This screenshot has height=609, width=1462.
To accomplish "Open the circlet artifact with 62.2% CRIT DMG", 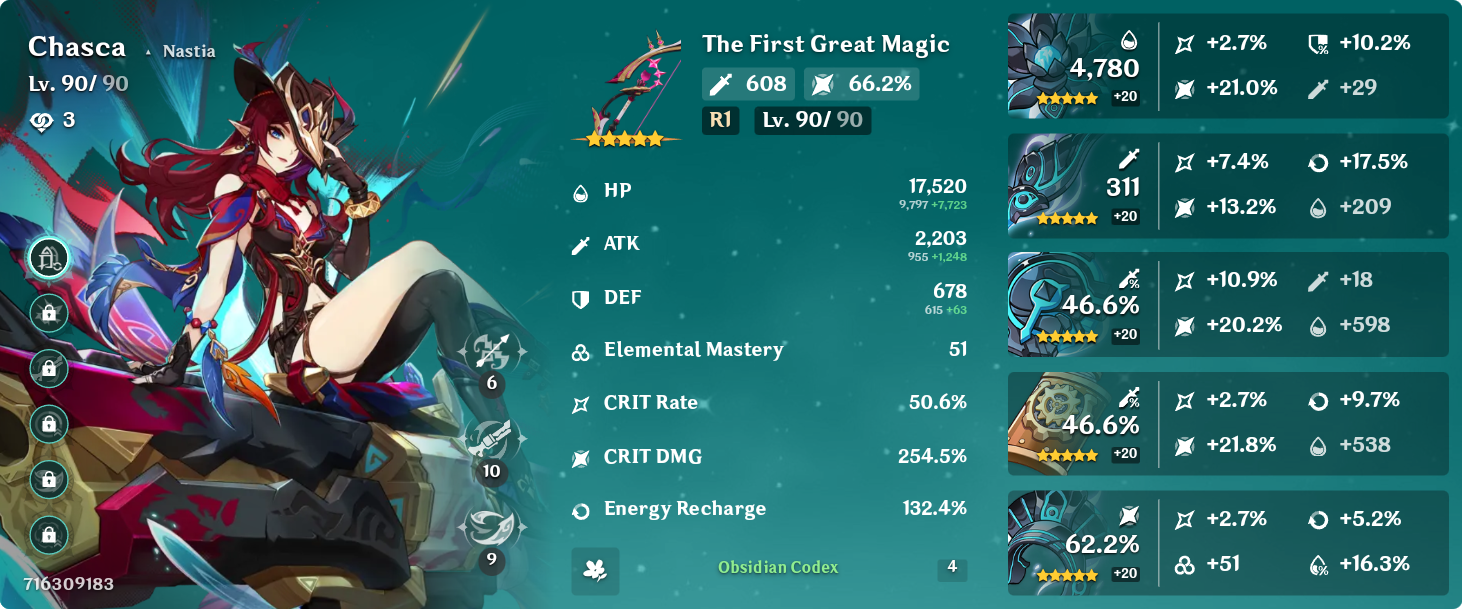I will pos(1048,542).
